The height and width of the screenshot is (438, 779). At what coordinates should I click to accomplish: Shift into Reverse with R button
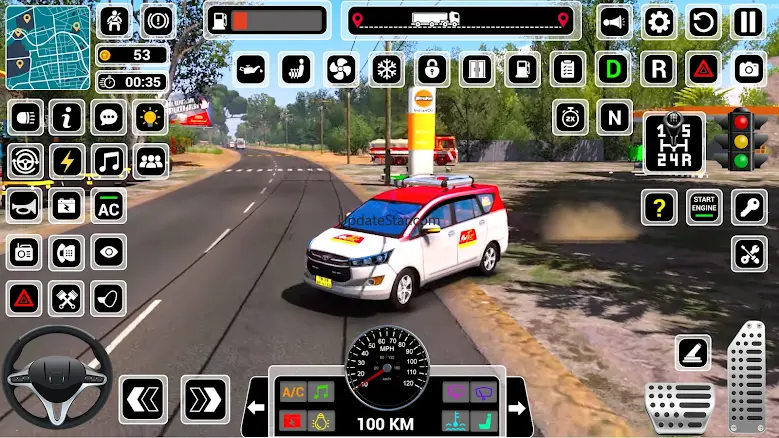(x=657, y=69)
